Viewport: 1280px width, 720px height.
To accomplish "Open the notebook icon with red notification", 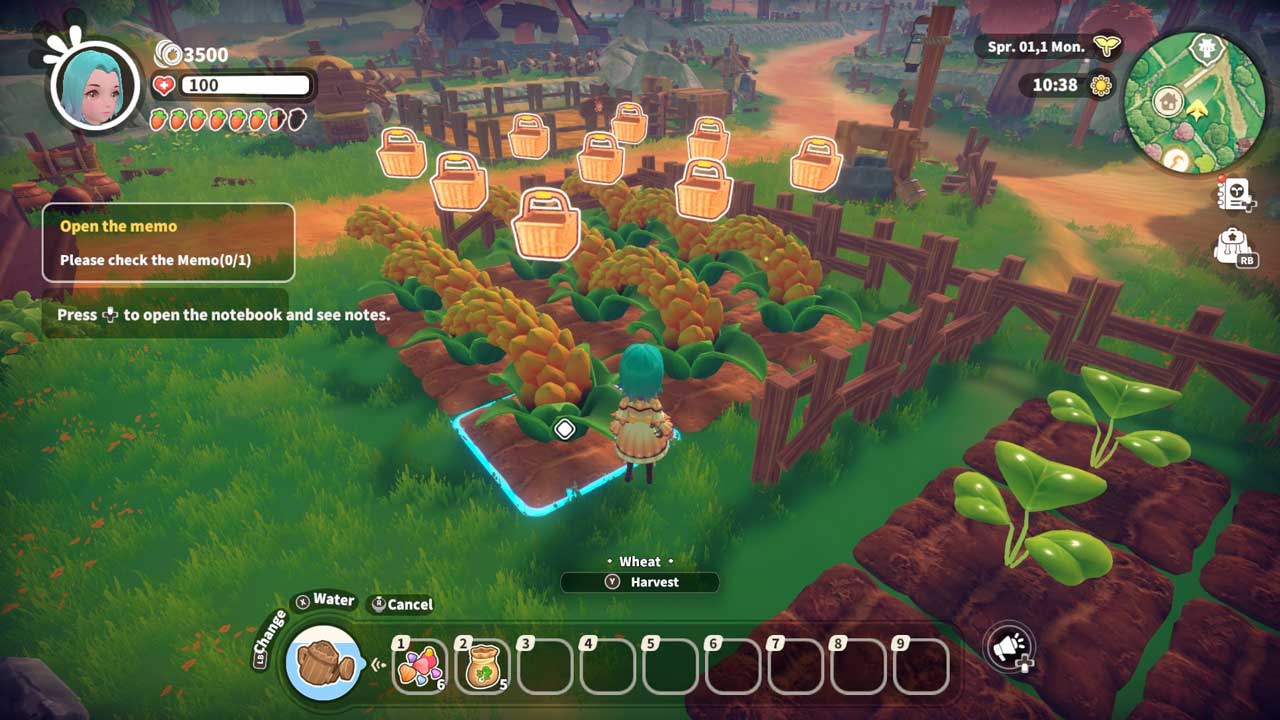I will 1234,196.
